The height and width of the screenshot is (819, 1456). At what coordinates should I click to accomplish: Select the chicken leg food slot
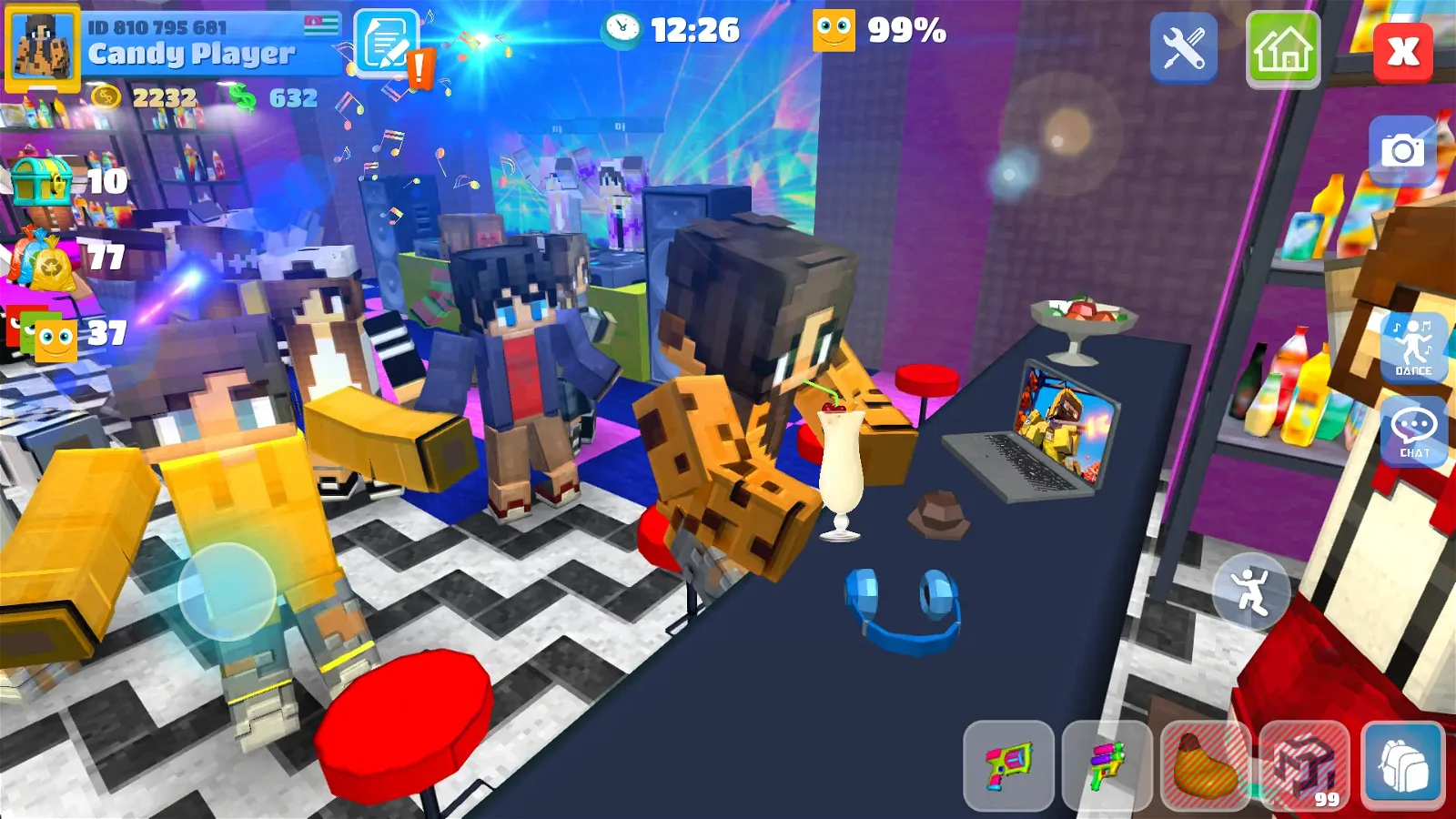pos(1205,763)
